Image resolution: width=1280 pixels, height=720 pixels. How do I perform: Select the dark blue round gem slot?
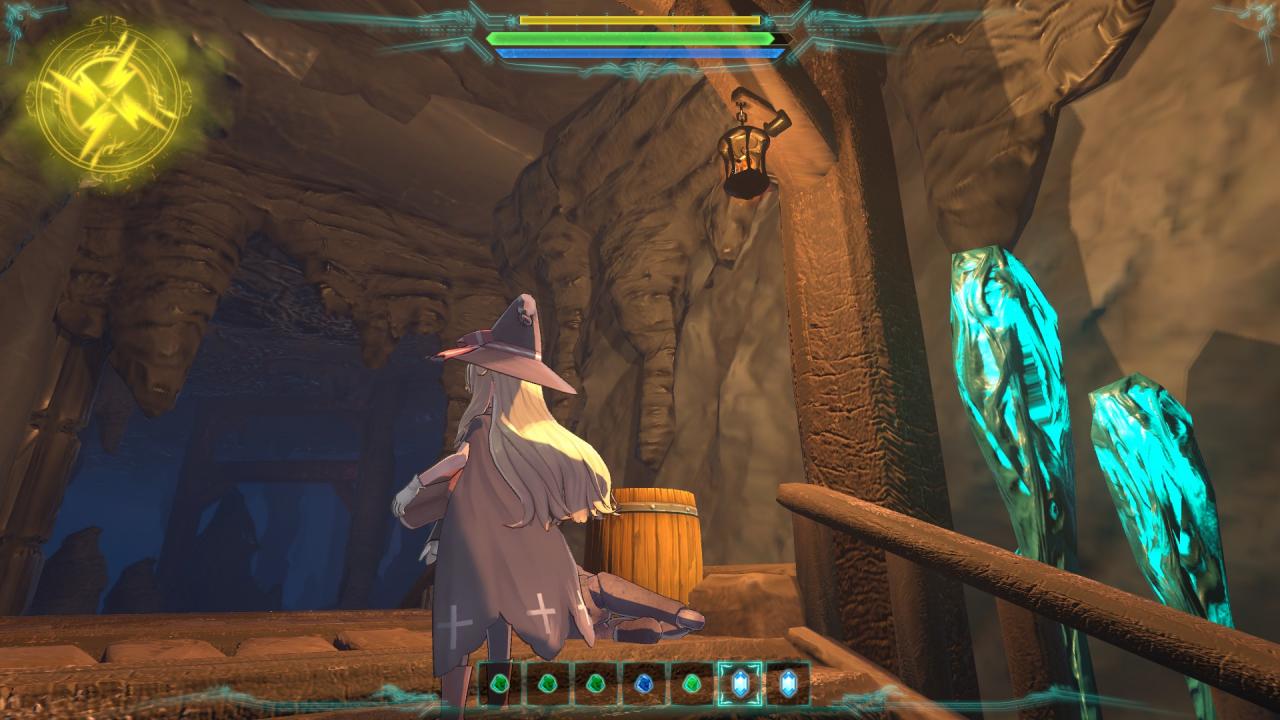coord(643,684)
